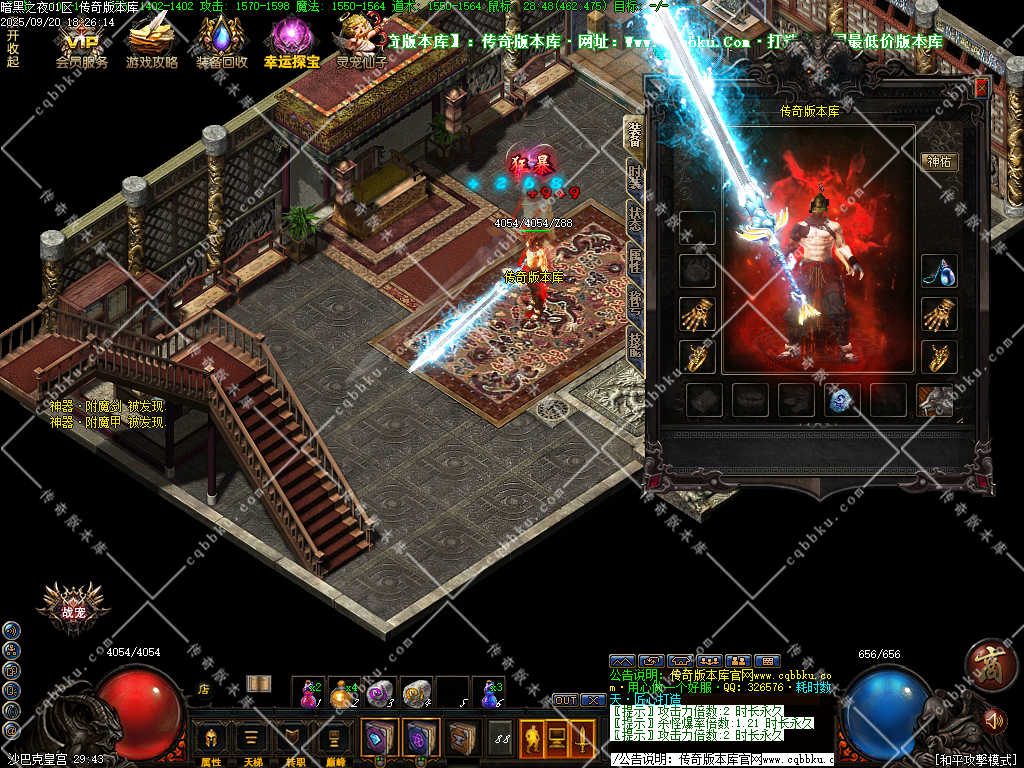
Task: Select the blue necklace equipment slot
Action: click(x=939, y=272)
